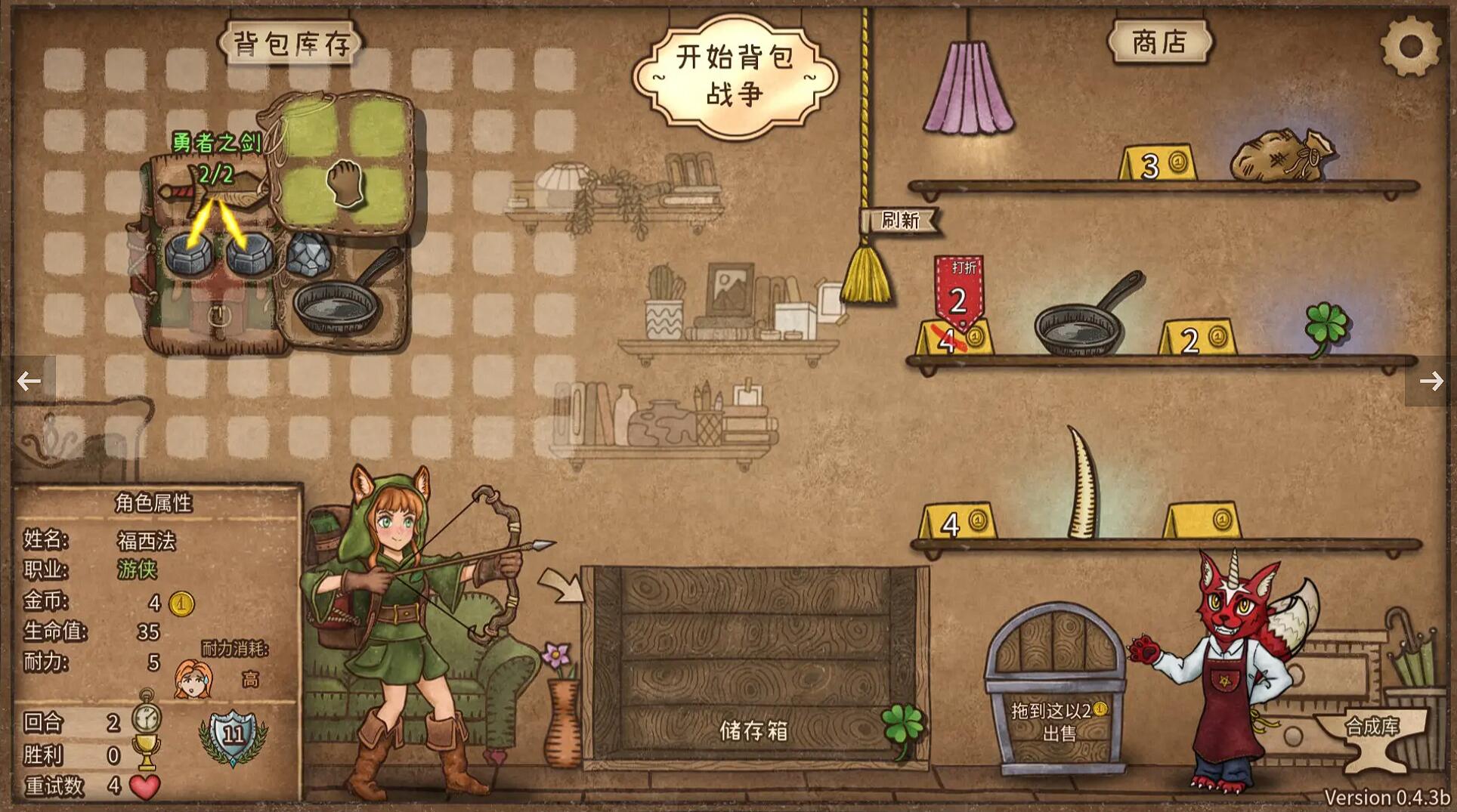1457x812 pixels.
Task: Select the gray rock chunk in the backpack
Action: pos(308,254)
